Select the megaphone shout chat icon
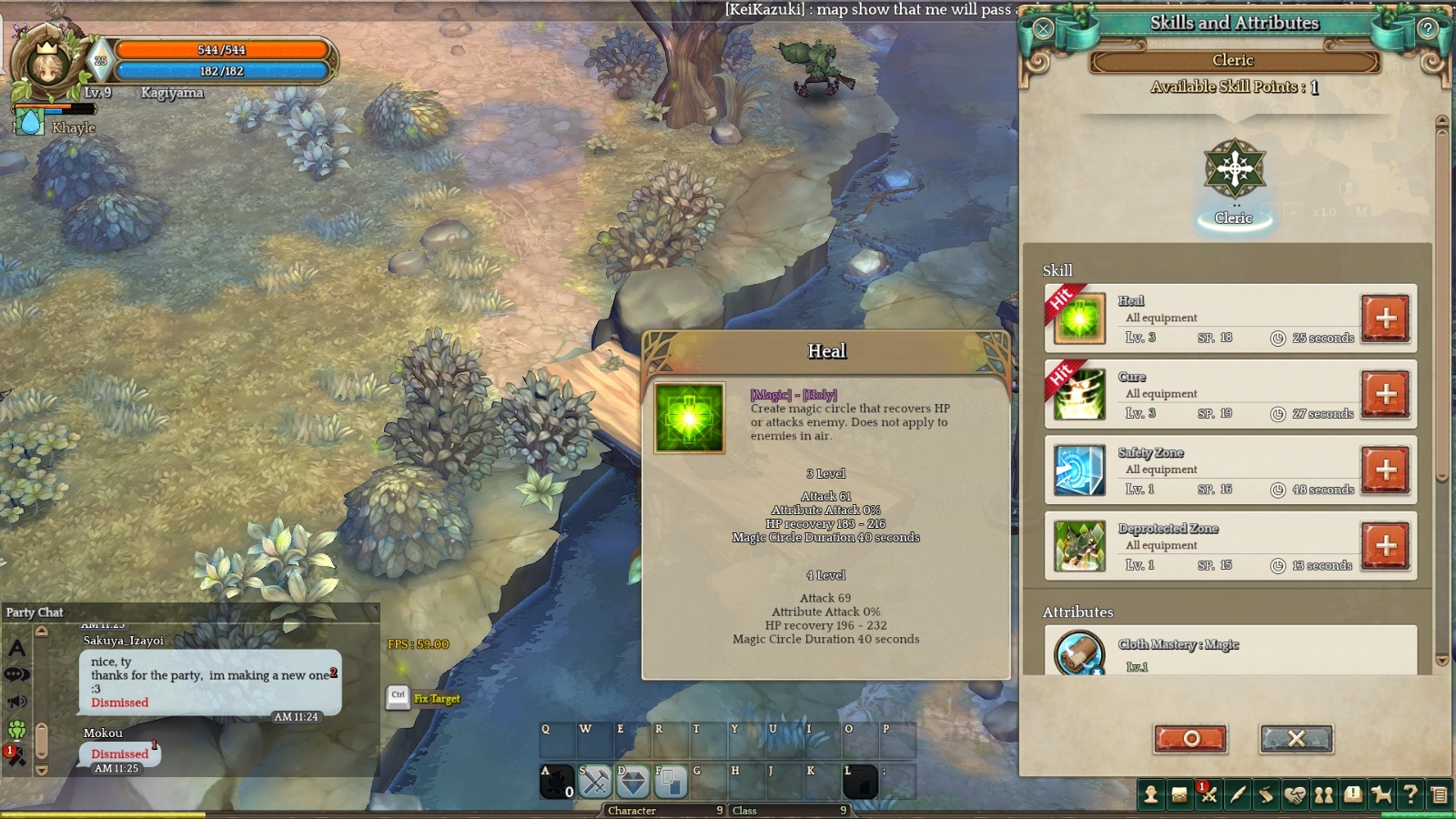 (x=17, y=702)
